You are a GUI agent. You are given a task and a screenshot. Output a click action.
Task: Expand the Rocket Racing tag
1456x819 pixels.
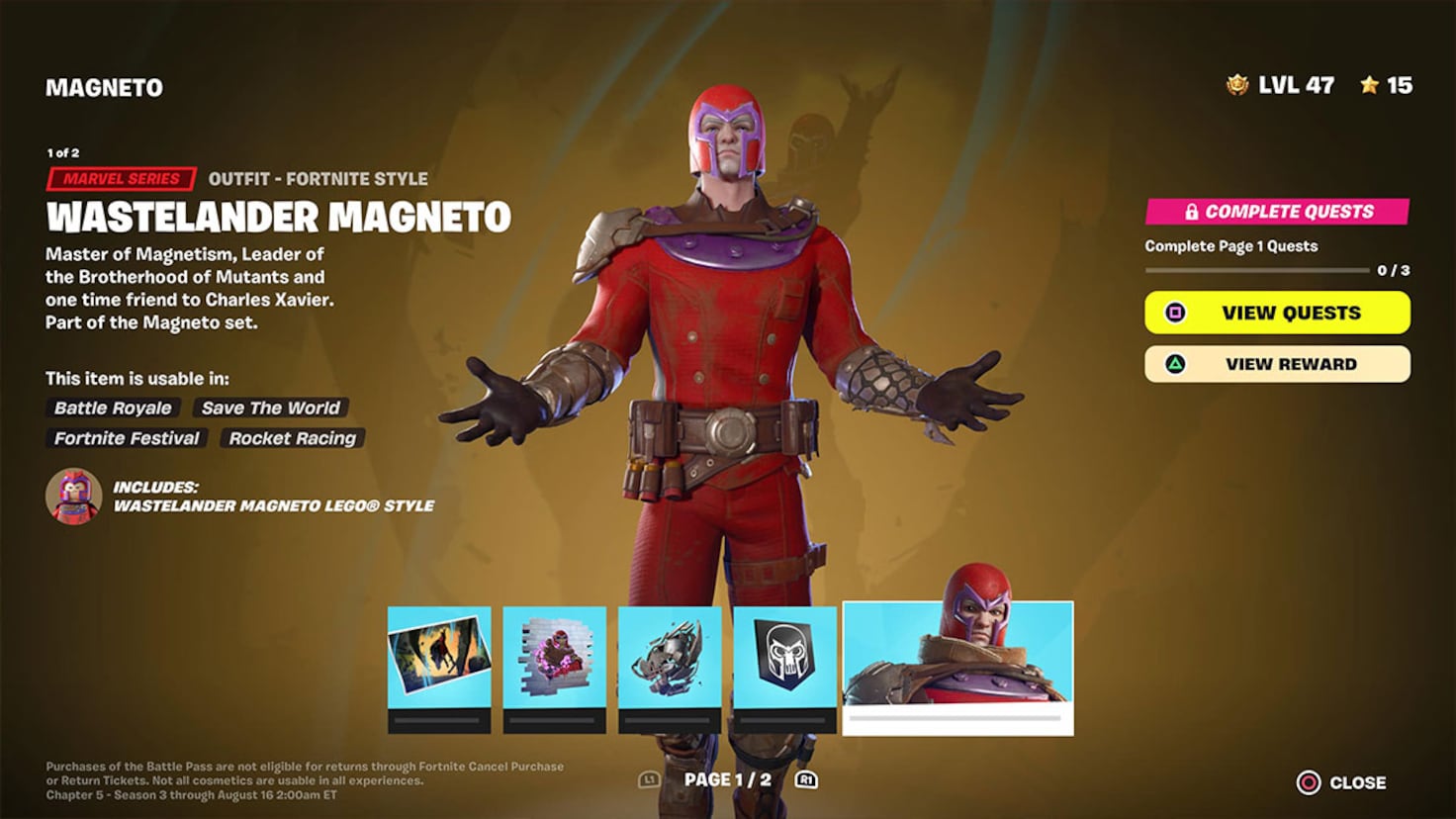[x=293, y=438]
